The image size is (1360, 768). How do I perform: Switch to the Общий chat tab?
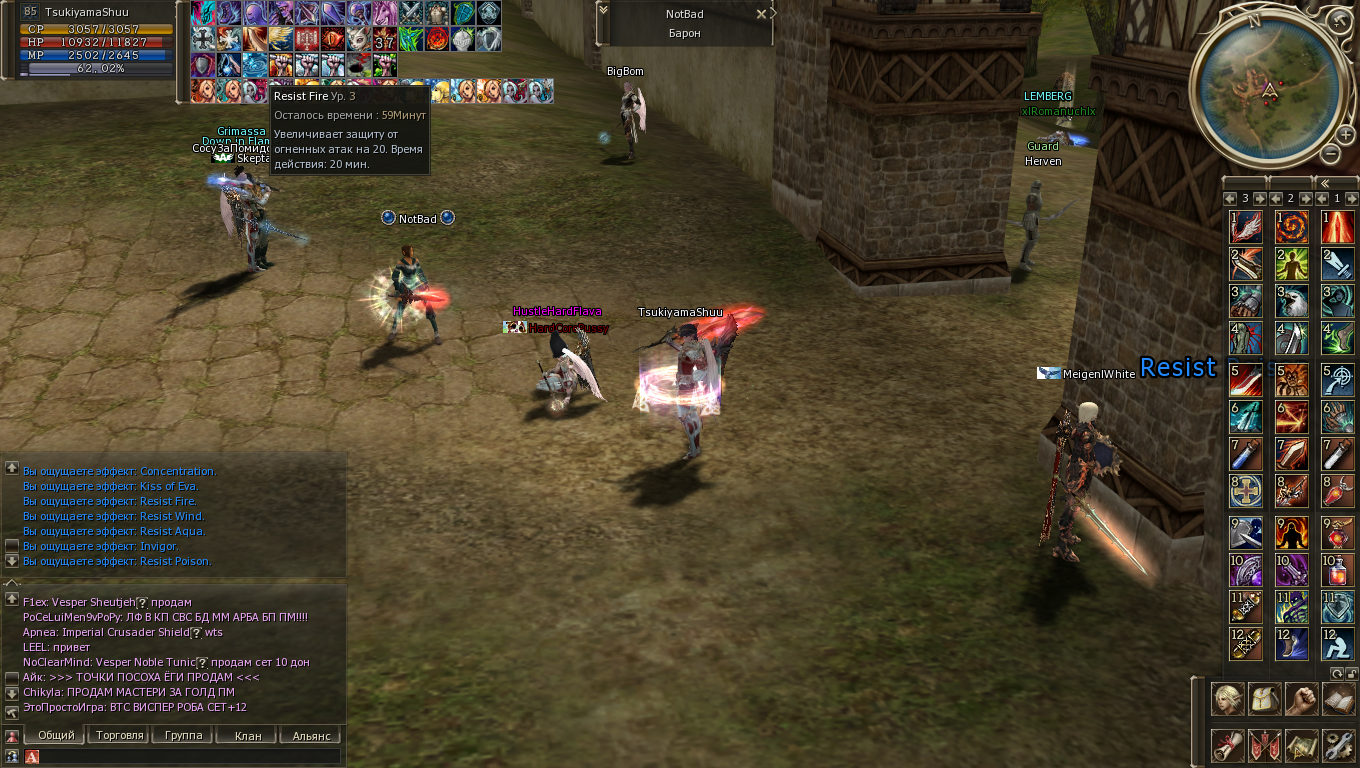click(x=56, y=735)
